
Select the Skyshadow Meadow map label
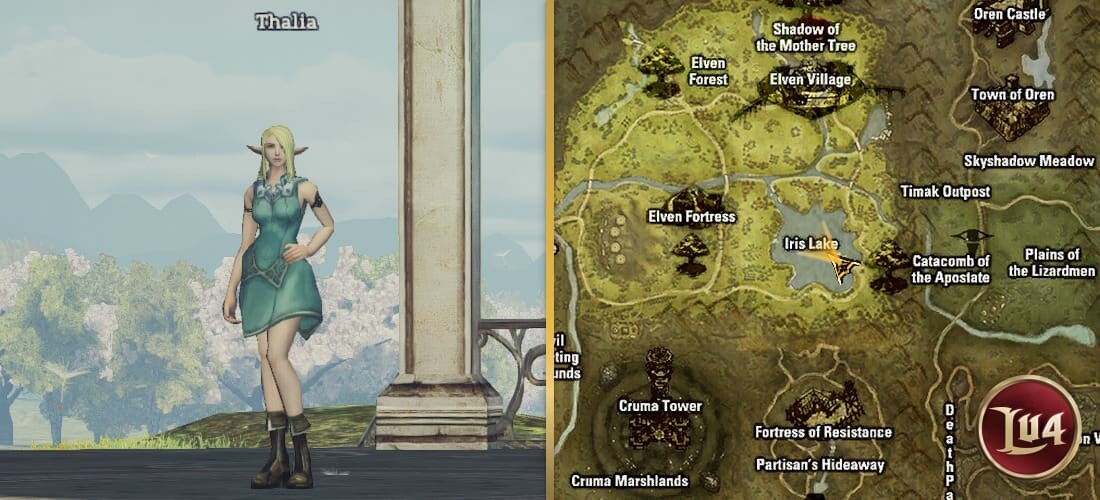[1029, 160]
